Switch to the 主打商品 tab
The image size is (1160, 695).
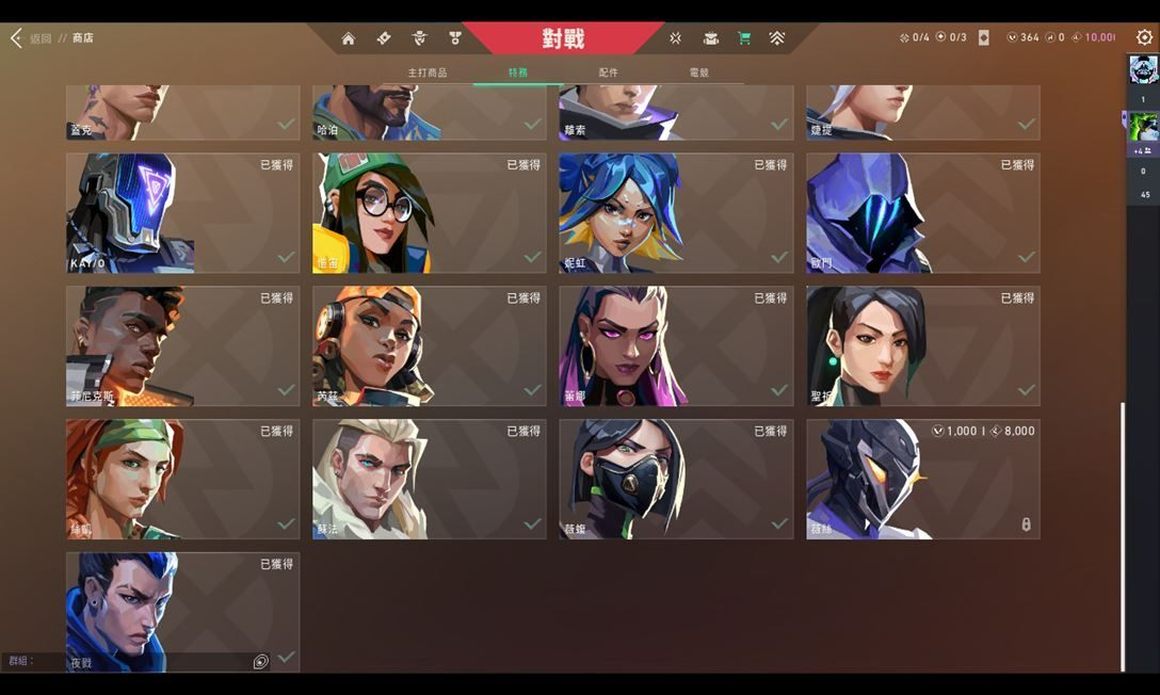427,73
